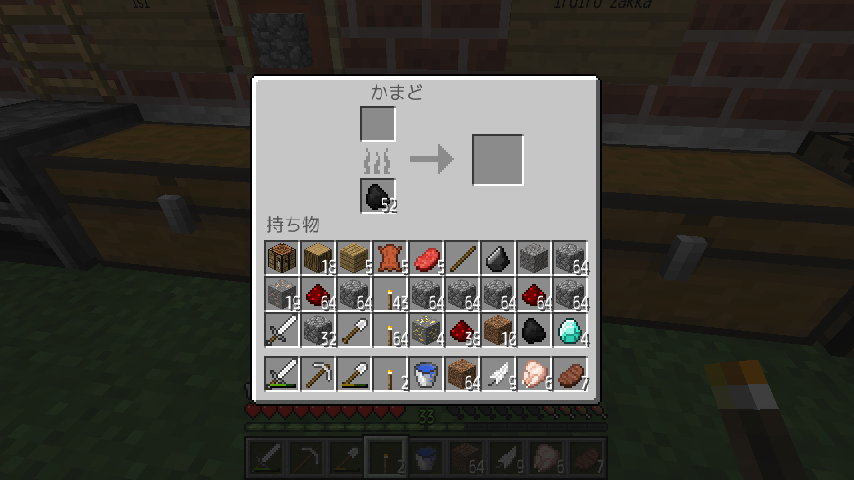Viewport: 854px width, 480px height.
Task: Pick up the diamonds
Action: (x=570, y=330)
